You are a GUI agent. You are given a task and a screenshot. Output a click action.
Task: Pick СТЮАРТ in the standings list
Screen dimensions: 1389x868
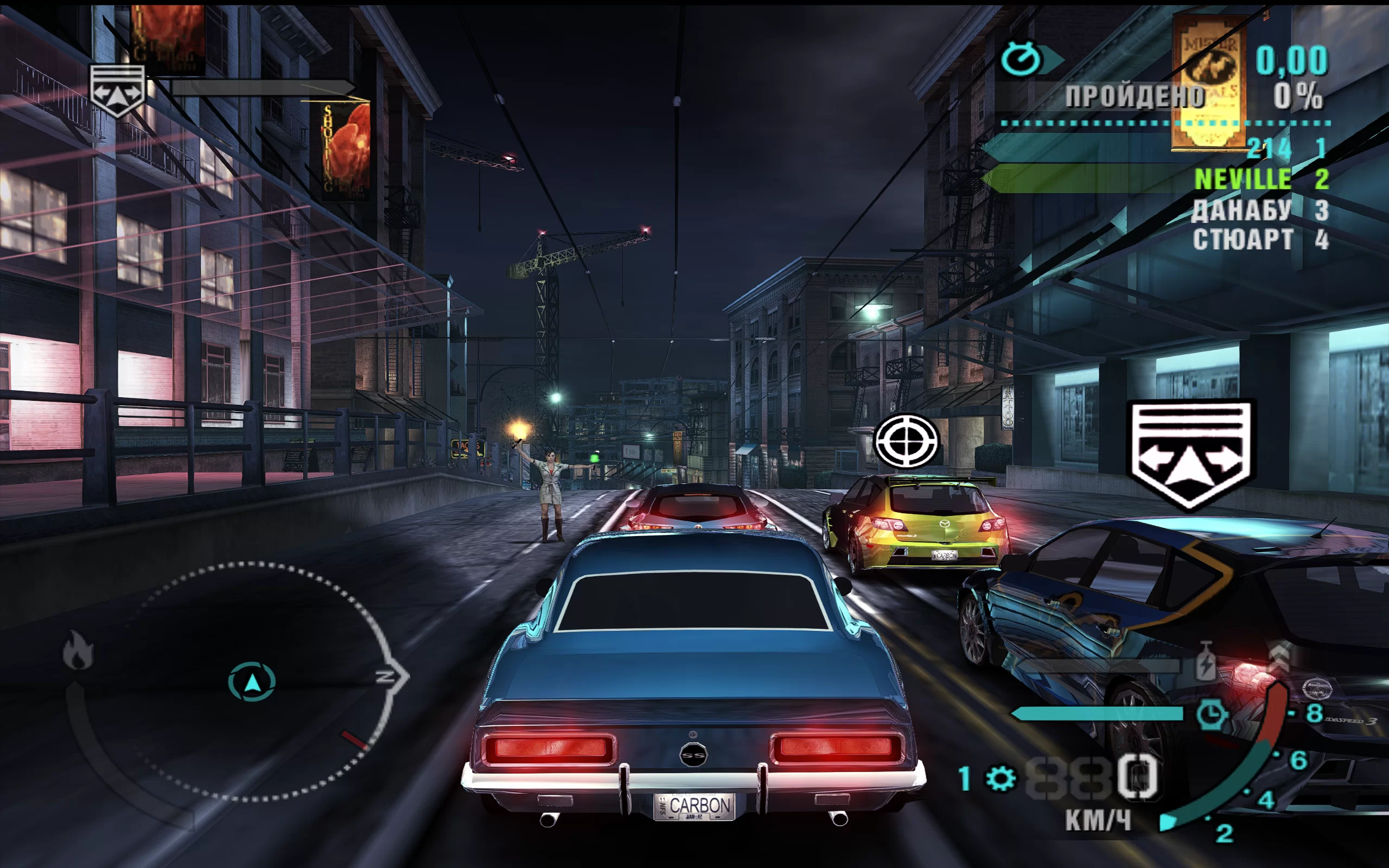tap(1243, 240)
